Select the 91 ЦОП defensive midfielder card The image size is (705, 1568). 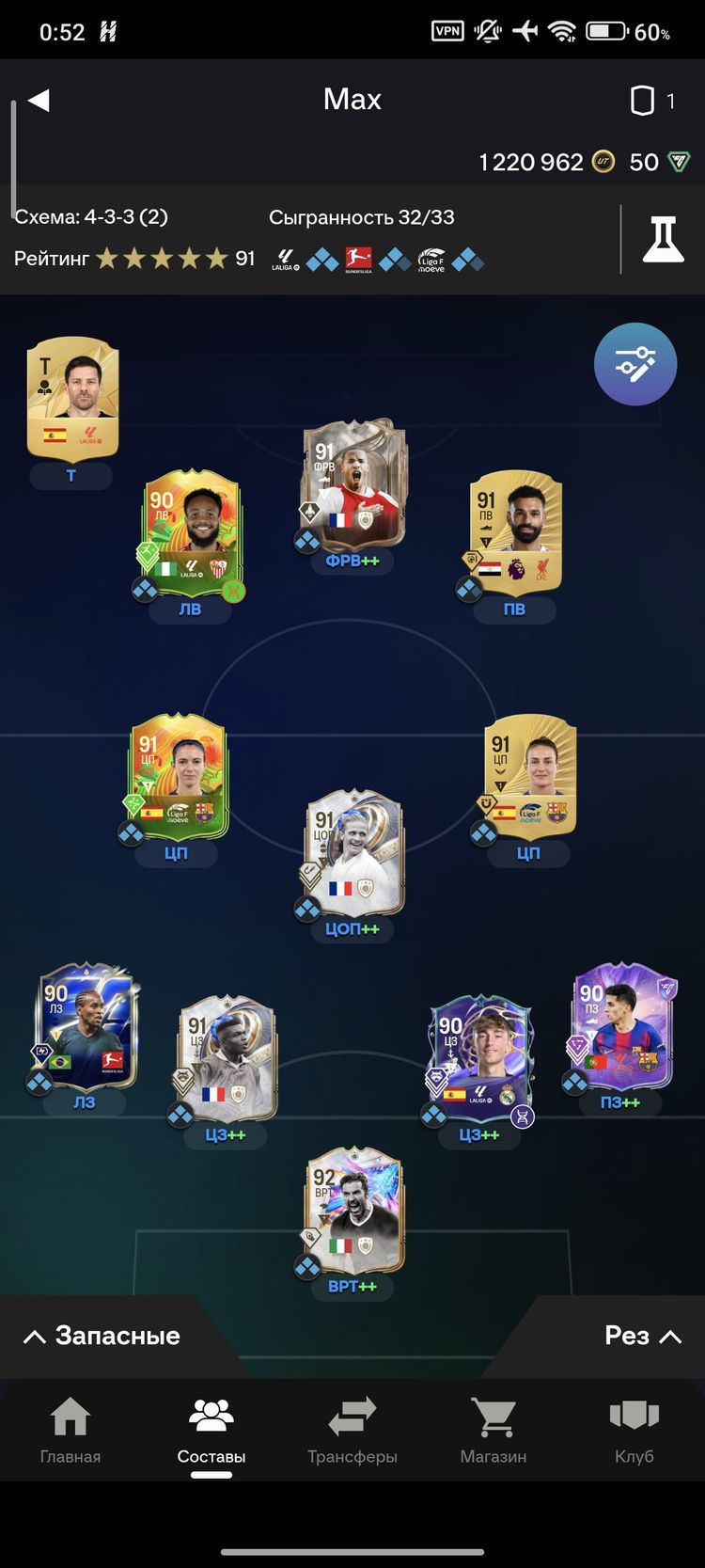pos(353,853)
